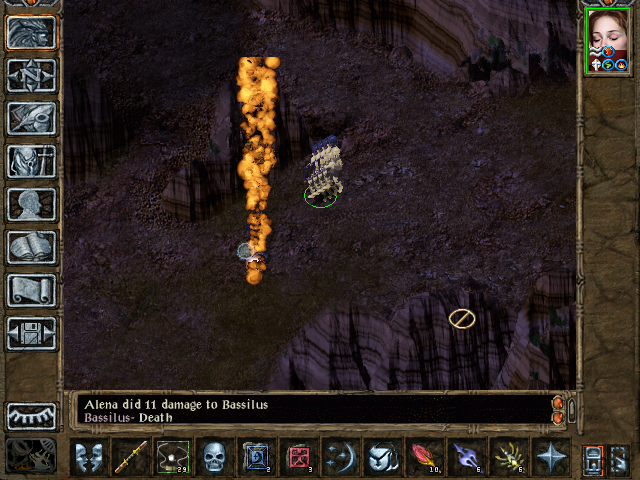The width and height of the screenshot is (640, 480).
Task: Open the mage spellbook from the book button
Action: tap(31, 247)
